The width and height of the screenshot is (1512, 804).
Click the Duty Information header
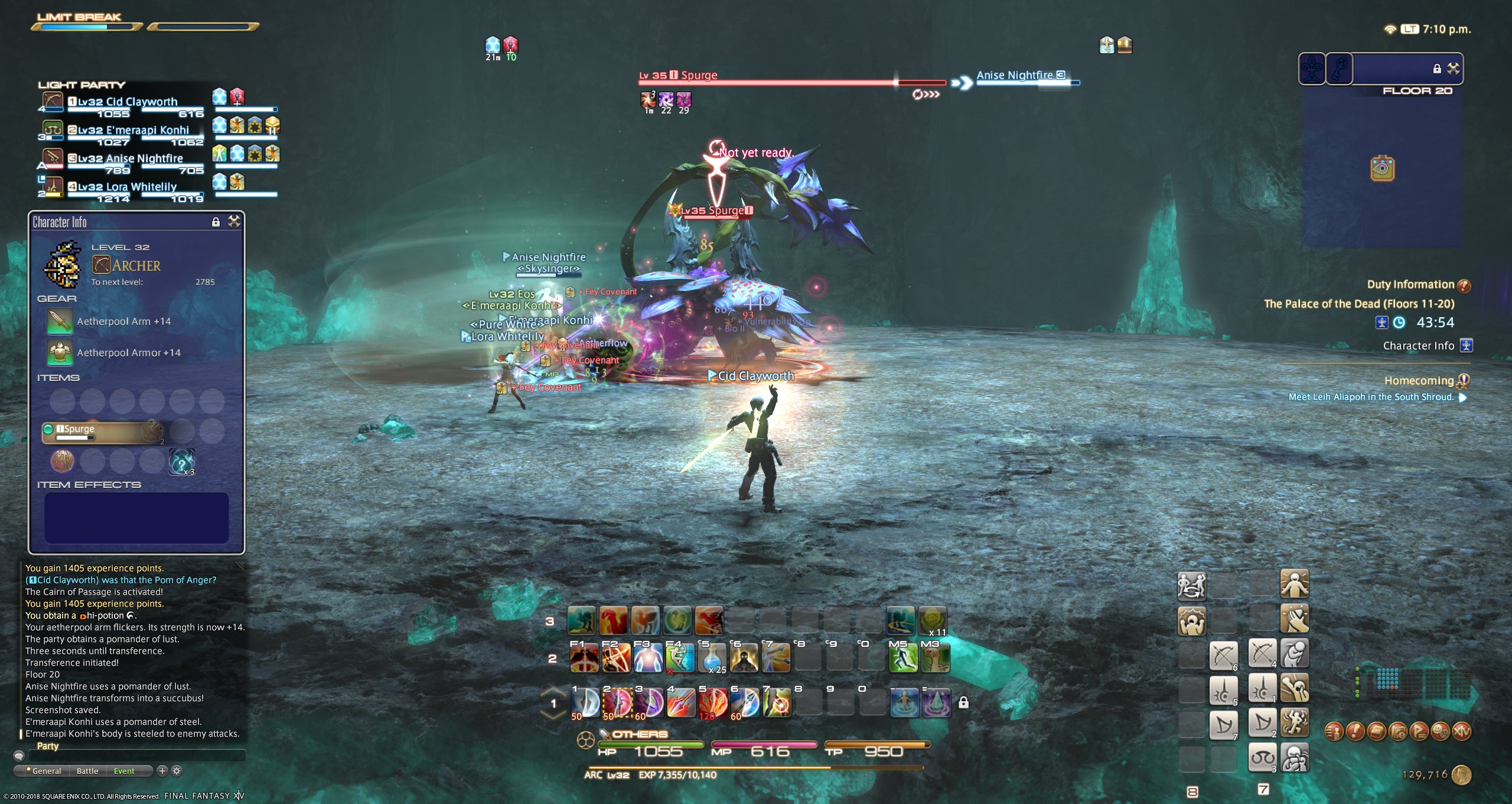tap(1410, 285)
